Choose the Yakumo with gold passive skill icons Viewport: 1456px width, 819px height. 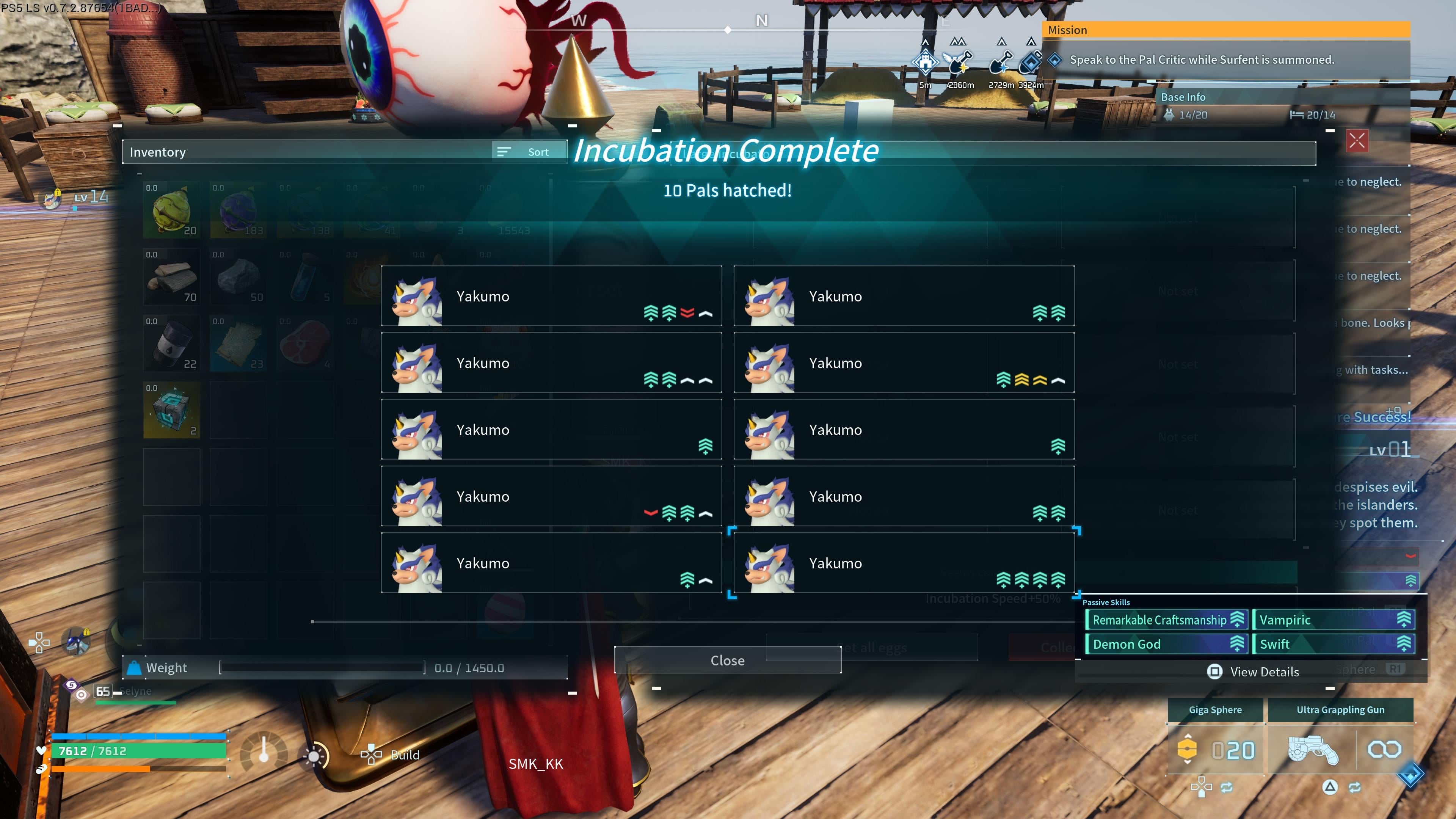[903, 363]
